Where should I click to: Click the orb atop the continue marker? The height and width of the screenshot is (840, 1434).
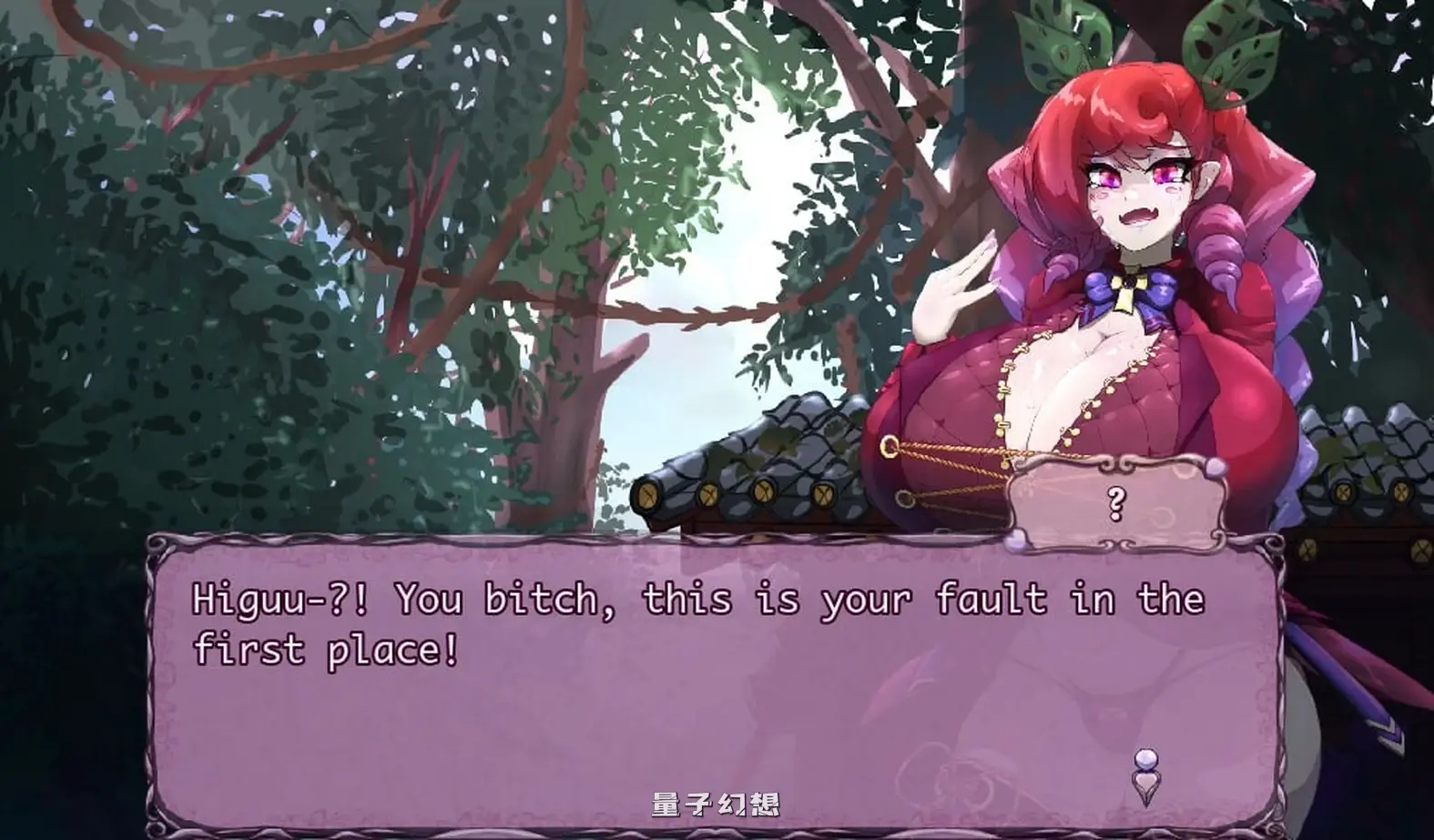[1146, 757]
